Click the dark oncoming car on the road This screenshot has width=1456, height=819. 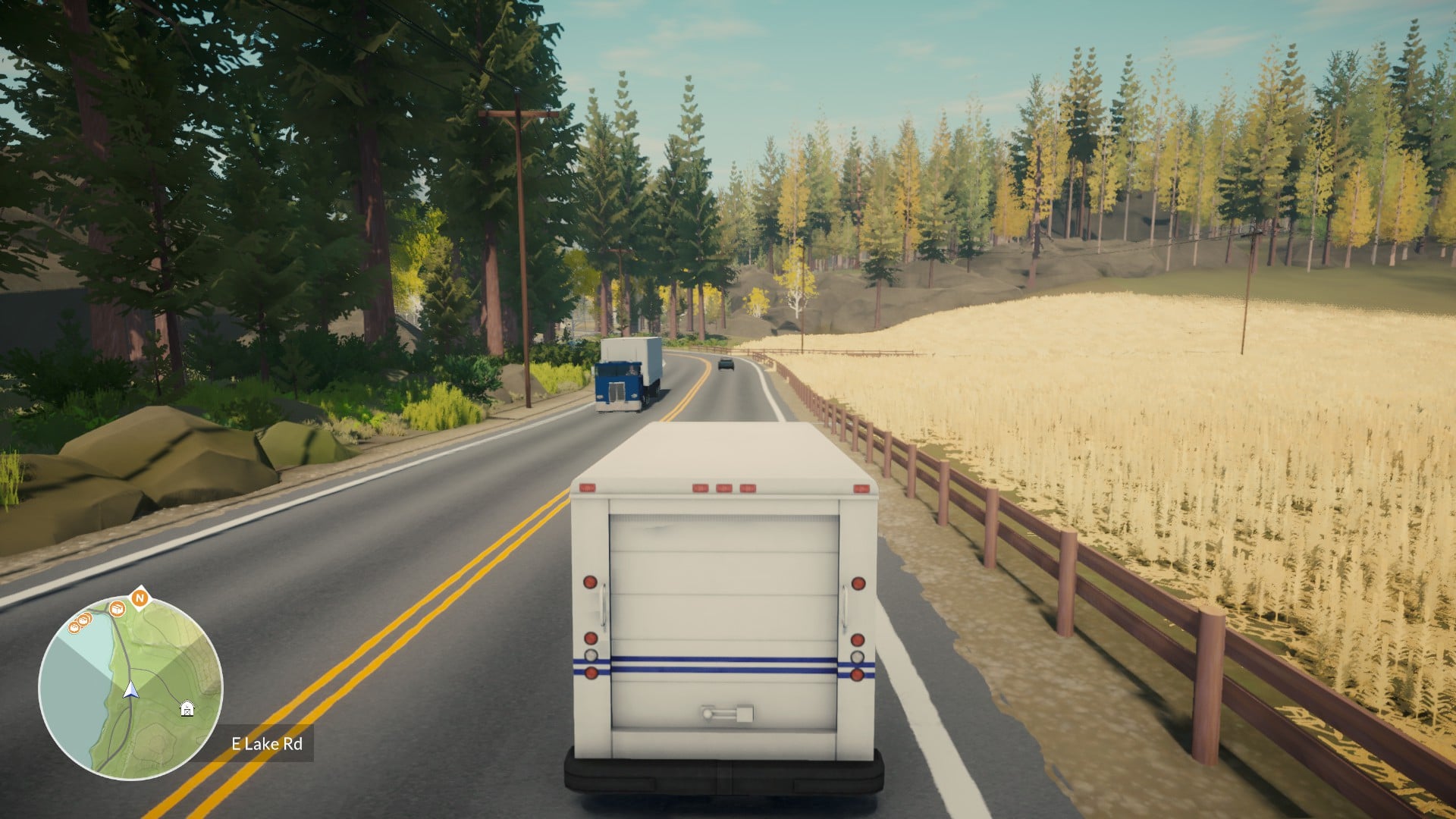tap(726, 366)
